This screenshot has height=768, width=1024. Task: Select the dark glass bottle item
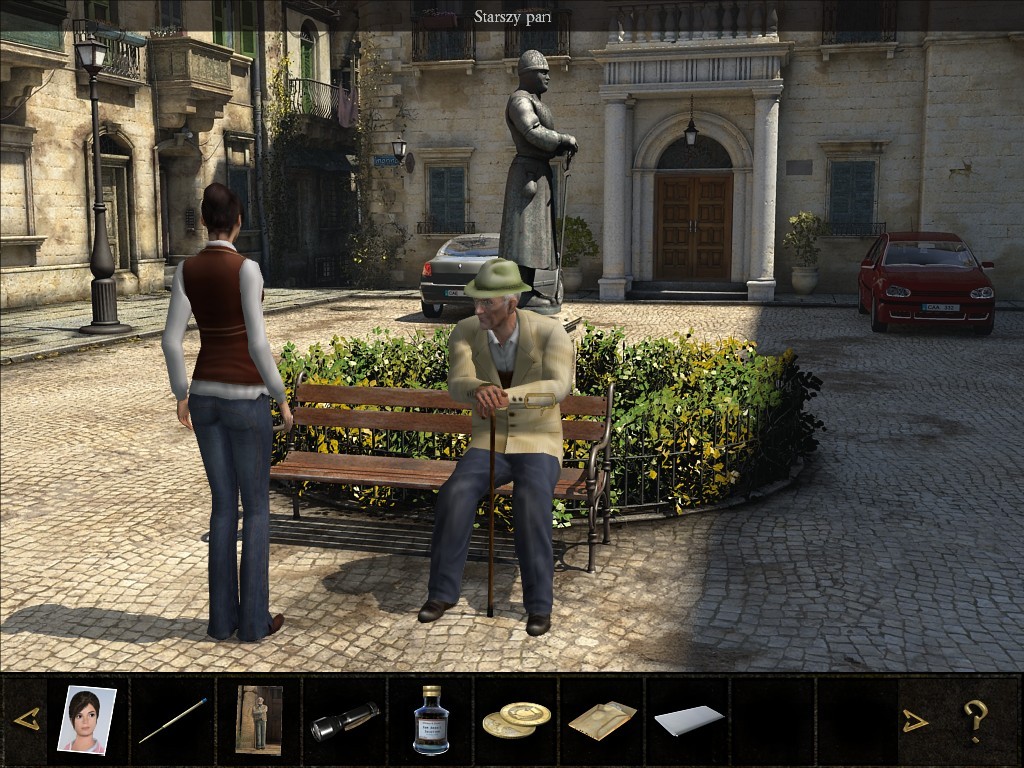click(431, 720)
